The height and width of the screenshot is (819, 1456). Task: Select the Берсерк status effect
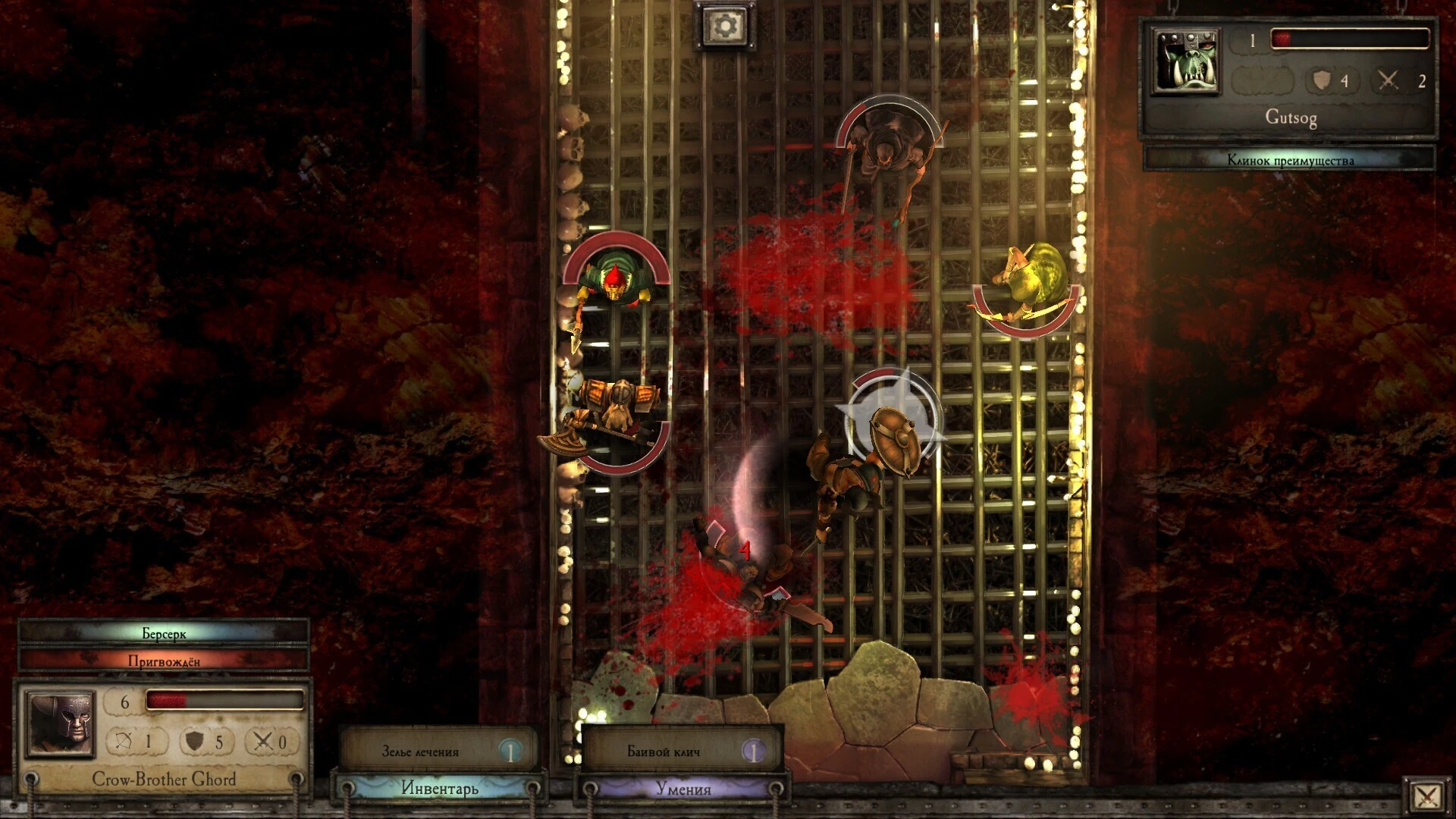(164, 633)
